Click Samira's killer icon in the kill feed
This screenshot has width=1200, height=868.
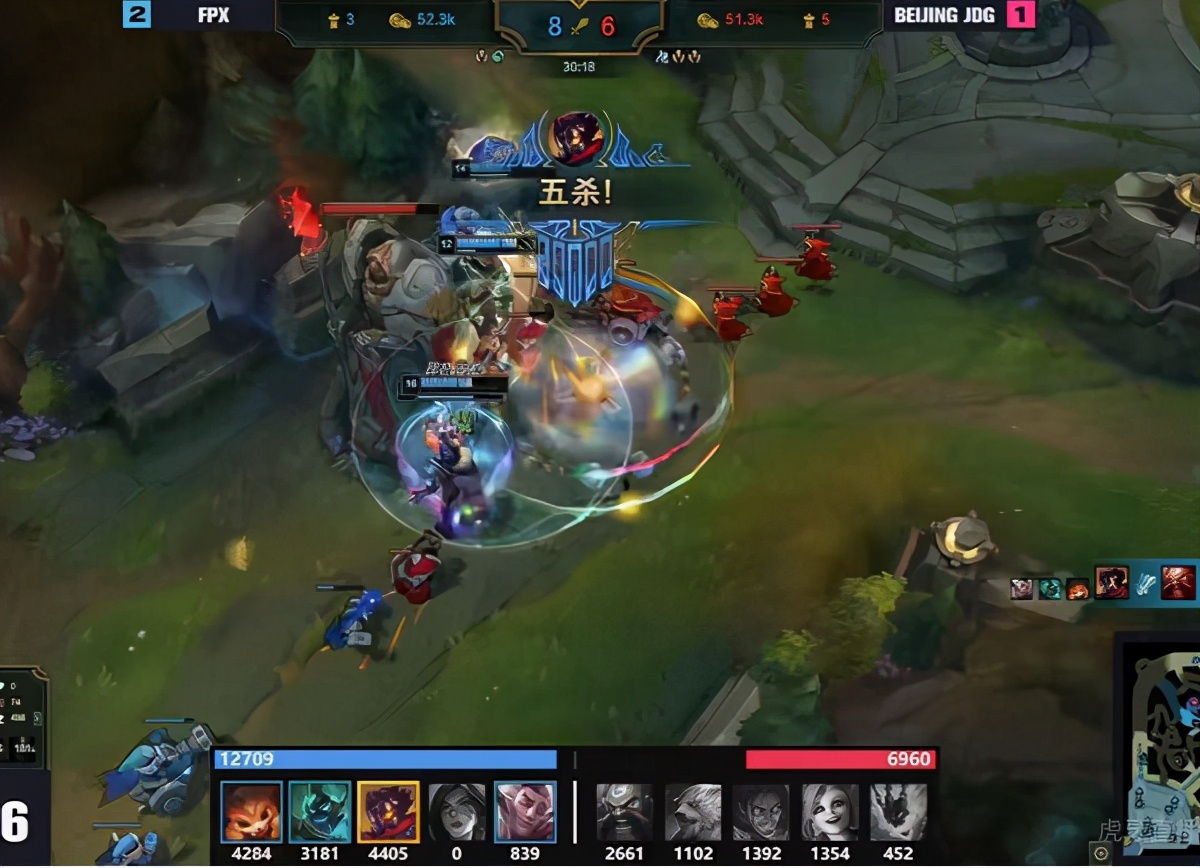click(x=1112, y=582)
